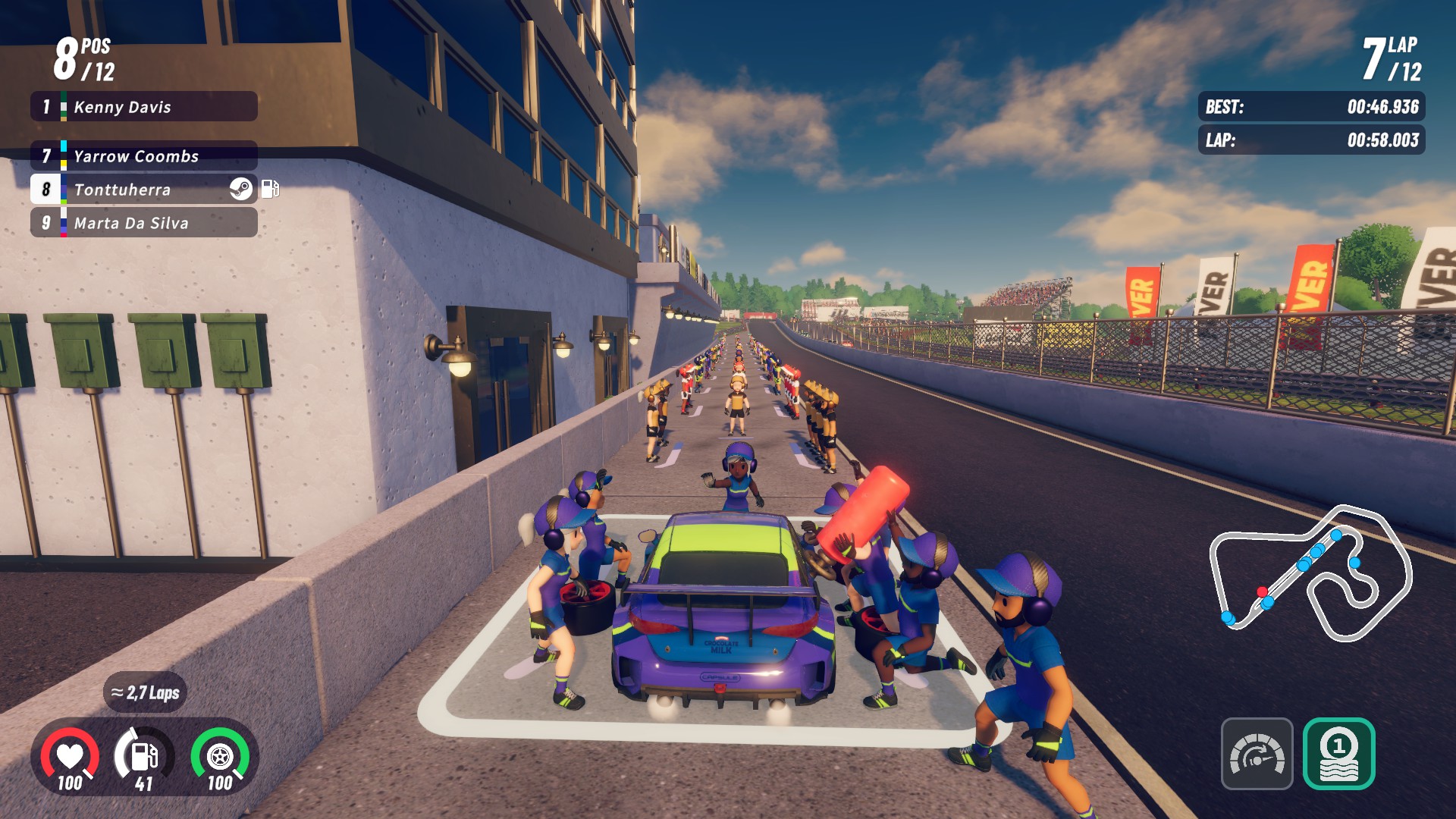
Task: Select Marta Da Silva in the standings
Action: pyautogui.click(x=144, y=223)
